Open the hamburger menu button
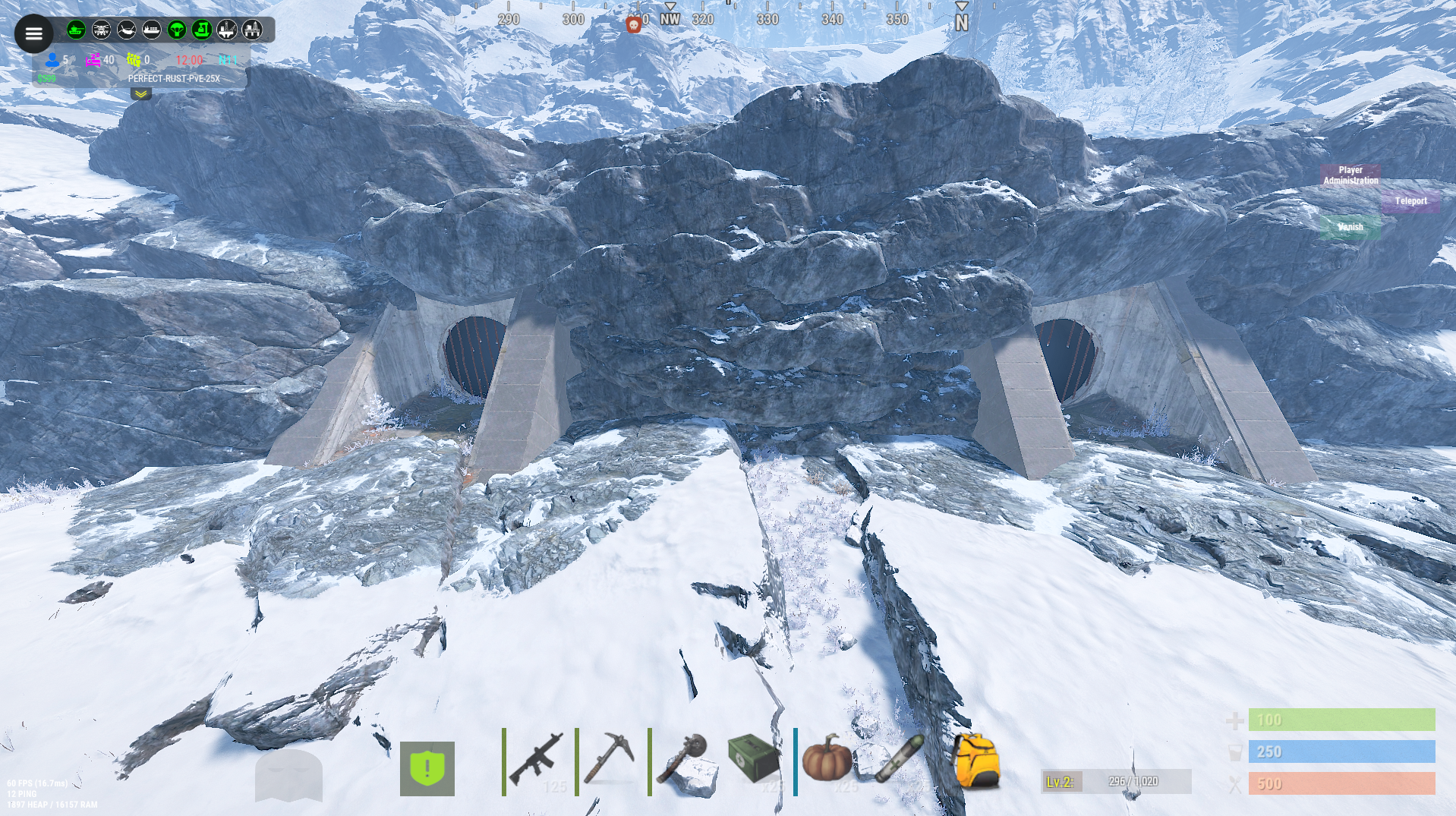 (x=33, y=33)
